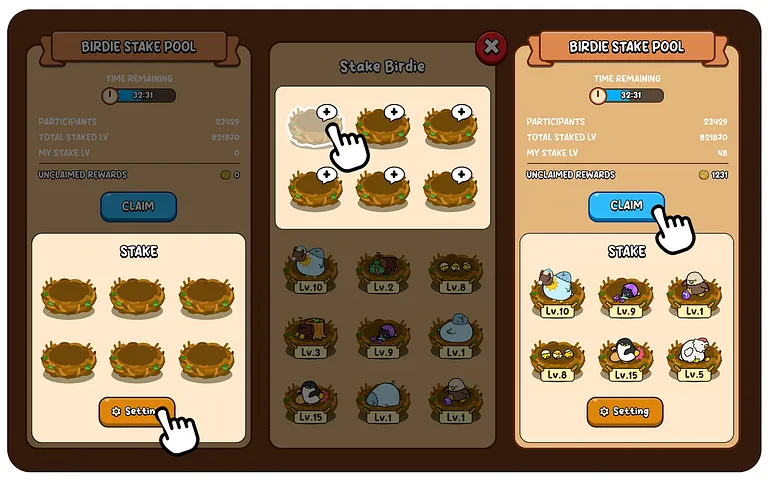The width and height of the screenshot is (770, 480).
Task: Select the Lv.15 penguin in the Stake Birdie list
Action: coord(310,400)
